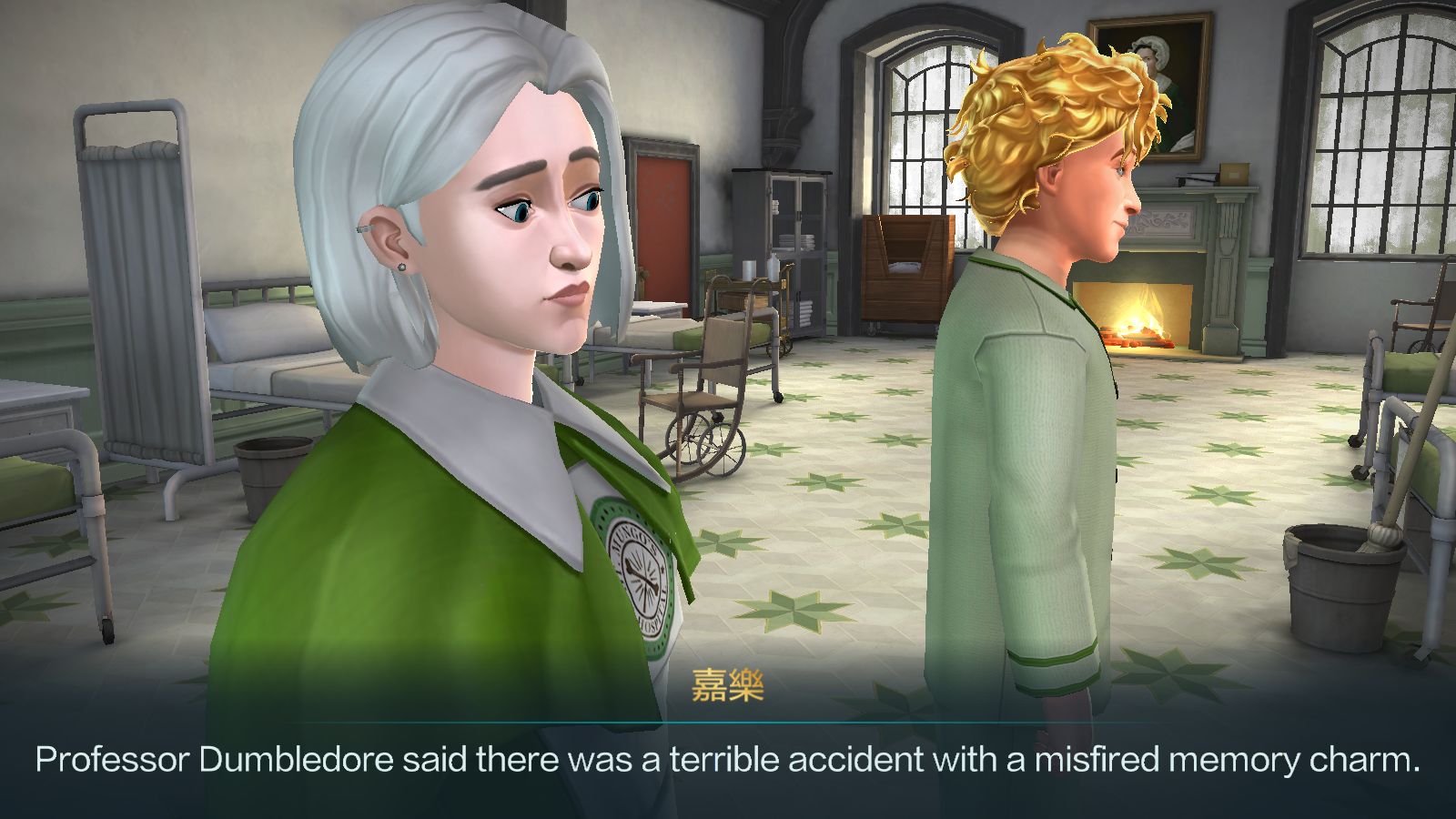This screenshot has height=819, width=1456.
Task: Advance the Professor Dumbledore dialogue line
Action: pyautogui.click(x=728, y=759)
